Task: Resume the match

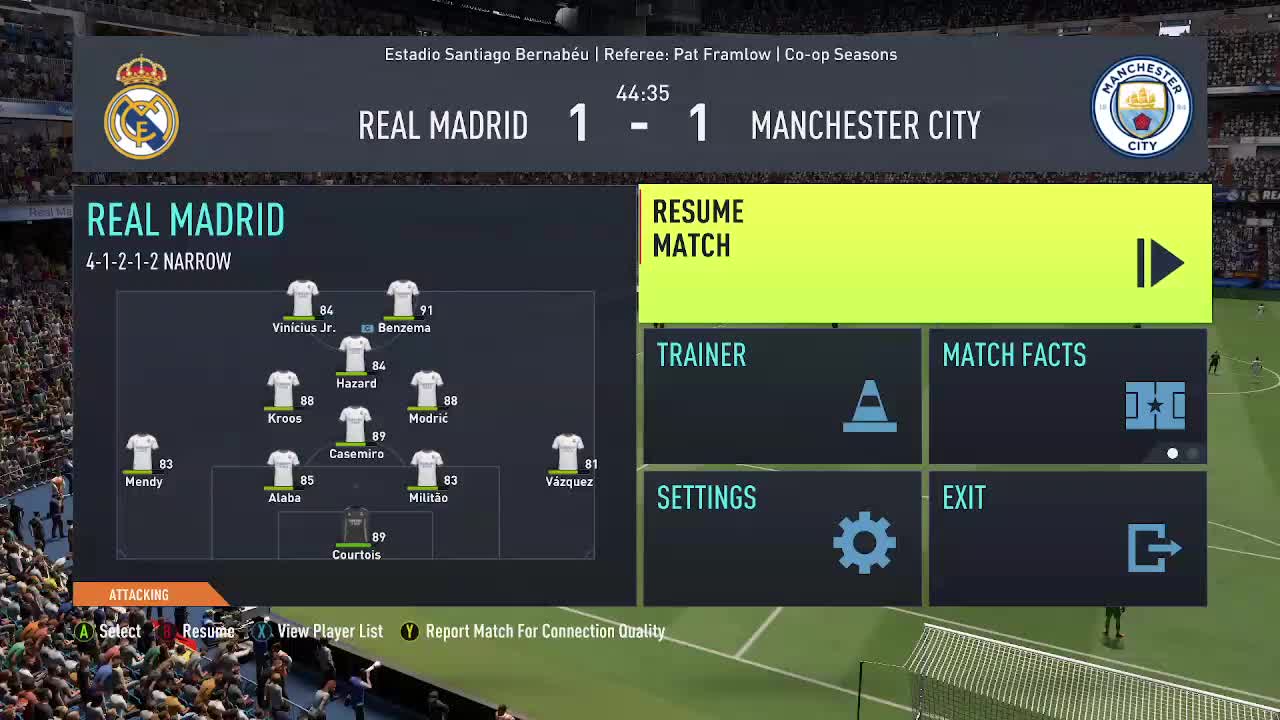Action: 924,254
